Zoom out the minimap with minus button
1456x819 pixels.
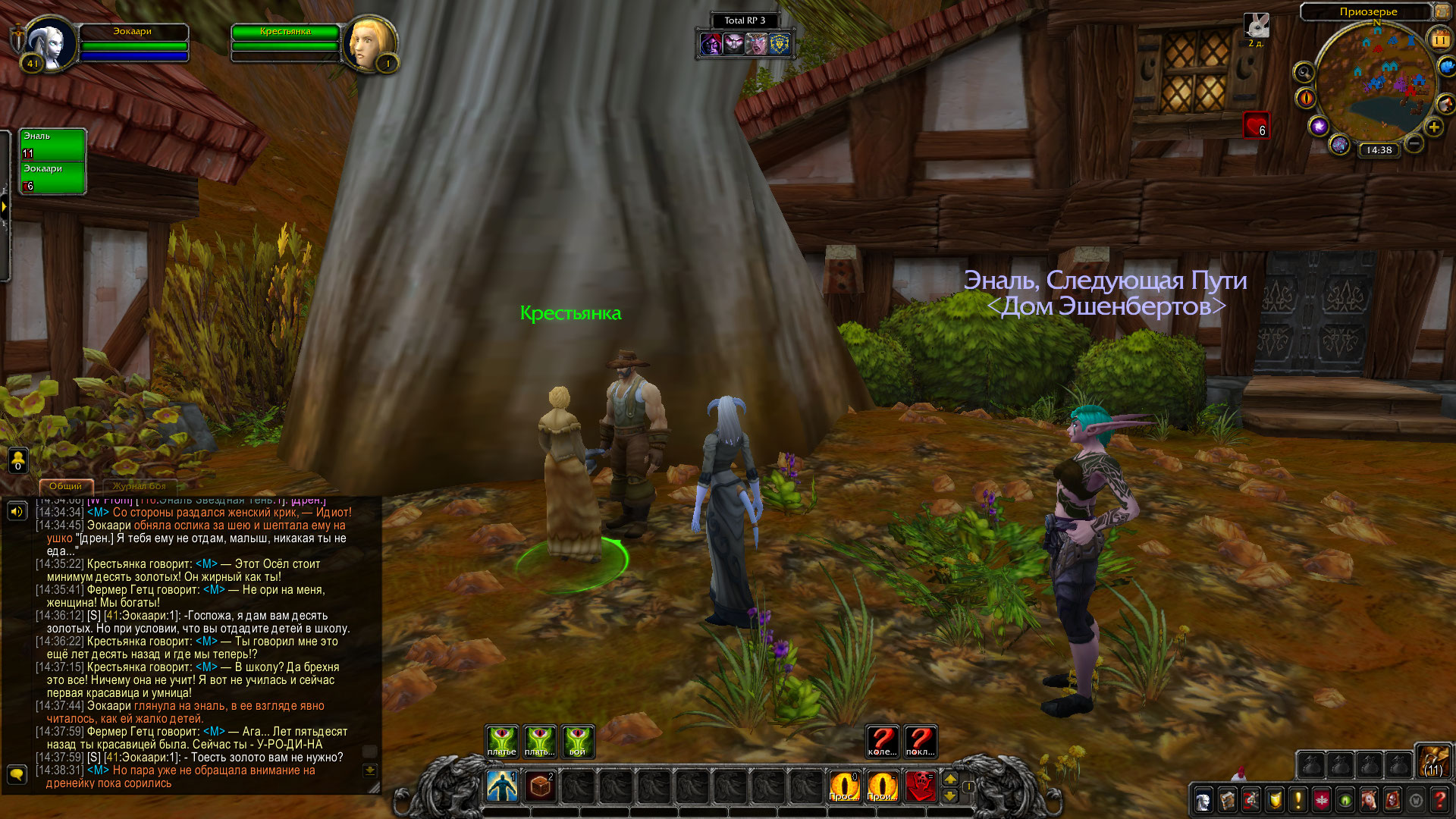[1414, 143]
